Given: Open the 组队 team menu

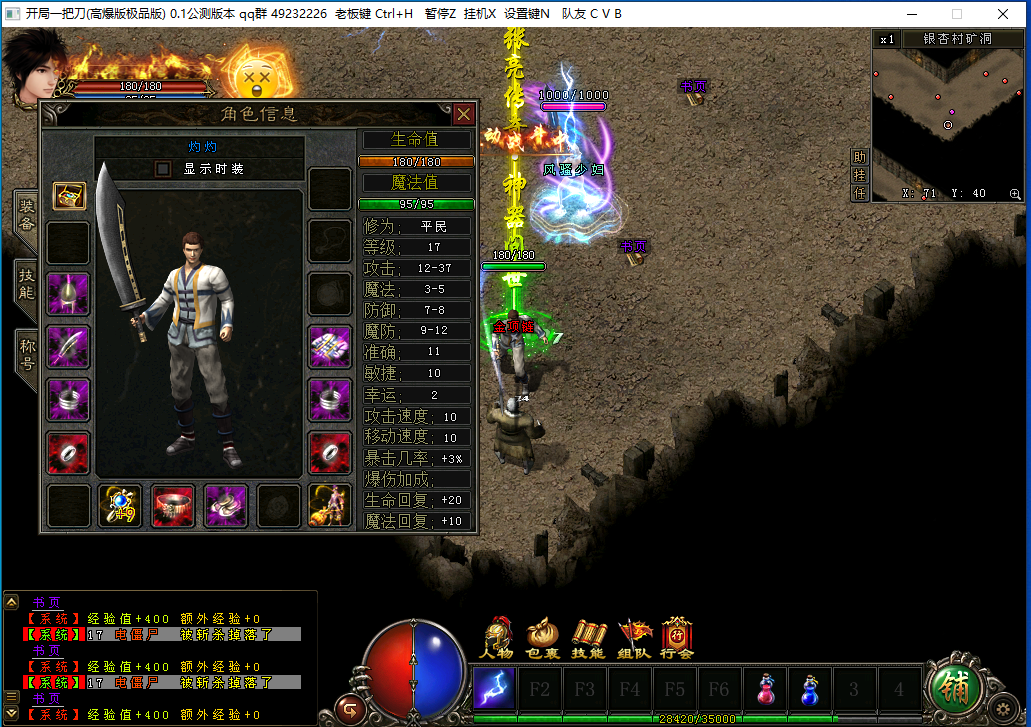Looking at the screenshot, I should [x=633, y=638].
